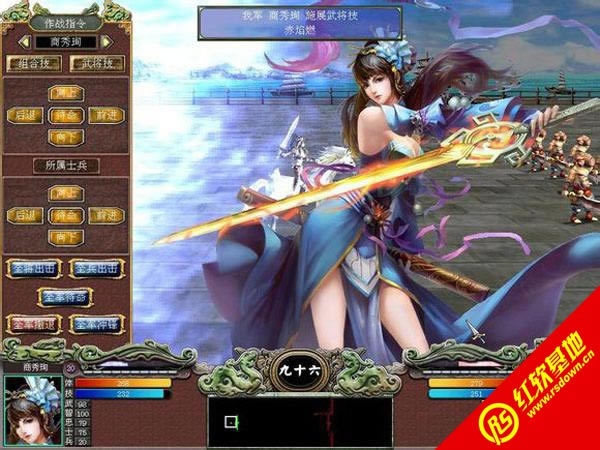Image resolution: width=600 pixels, height=450 pixels.
Task: Choose the 全军待命 army standby command
Action: click(65, 296)
